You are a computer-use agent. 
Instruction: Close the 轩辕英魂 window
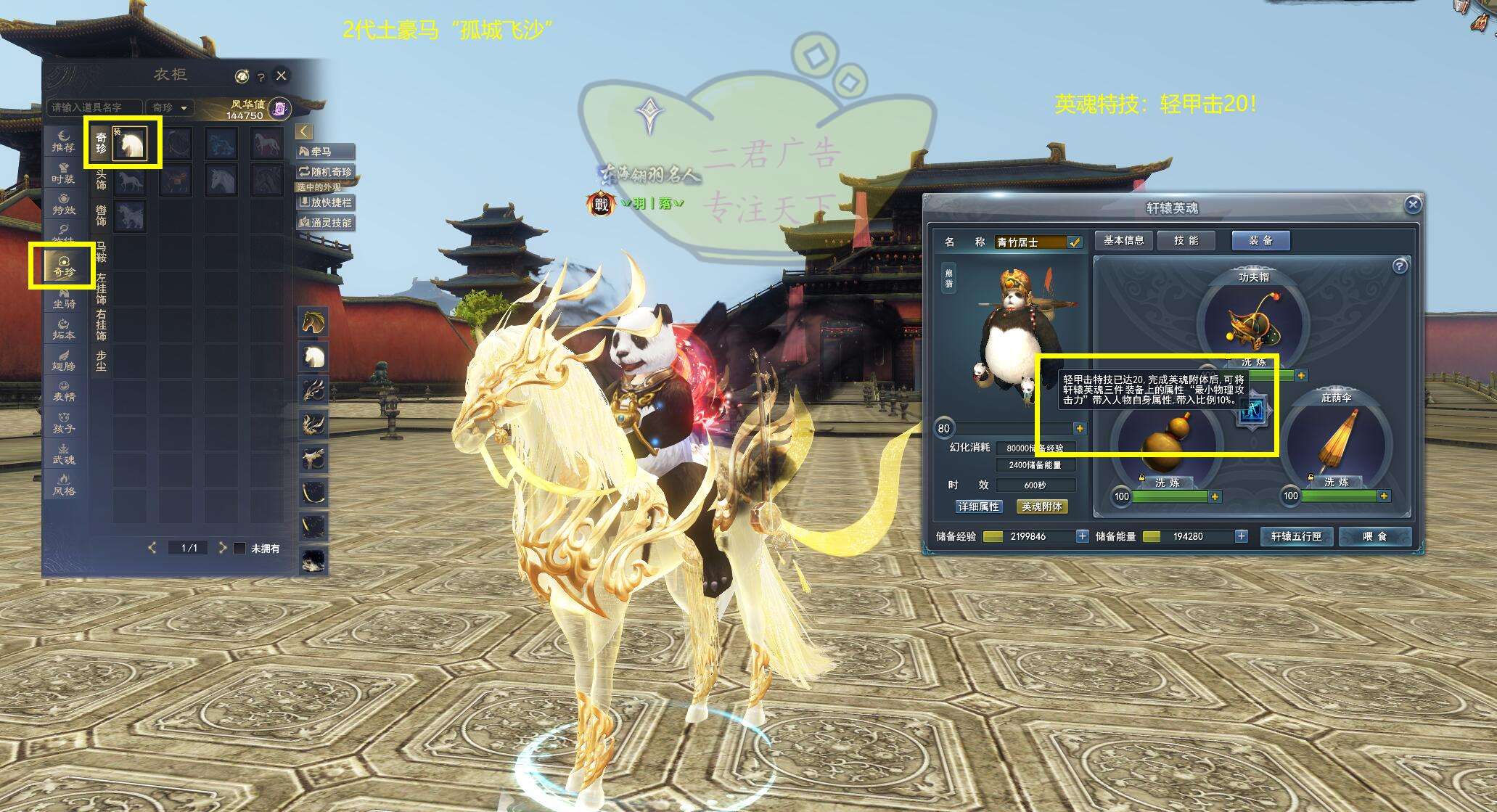(1412, 205)
